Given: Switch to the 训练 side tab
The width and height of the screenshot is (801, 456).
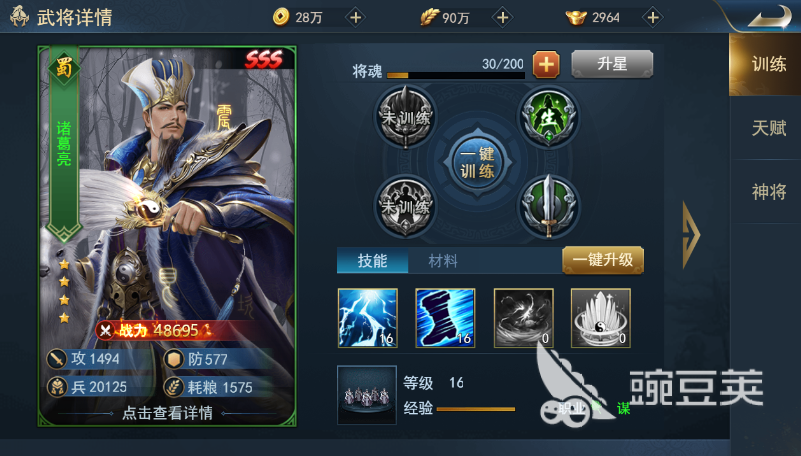Looking at the screenshot, I should [768, 65].
